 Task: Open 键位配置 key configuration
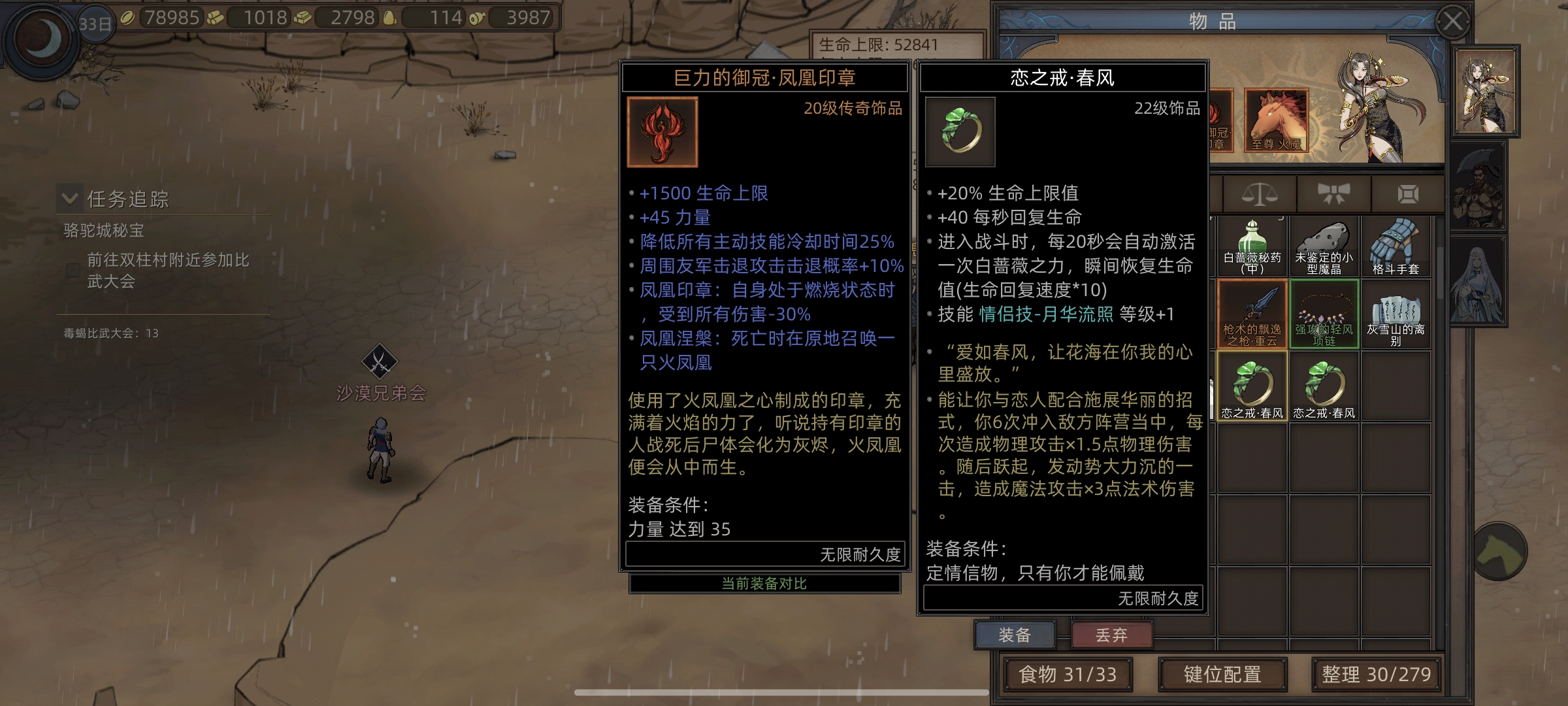point(1222,674)
